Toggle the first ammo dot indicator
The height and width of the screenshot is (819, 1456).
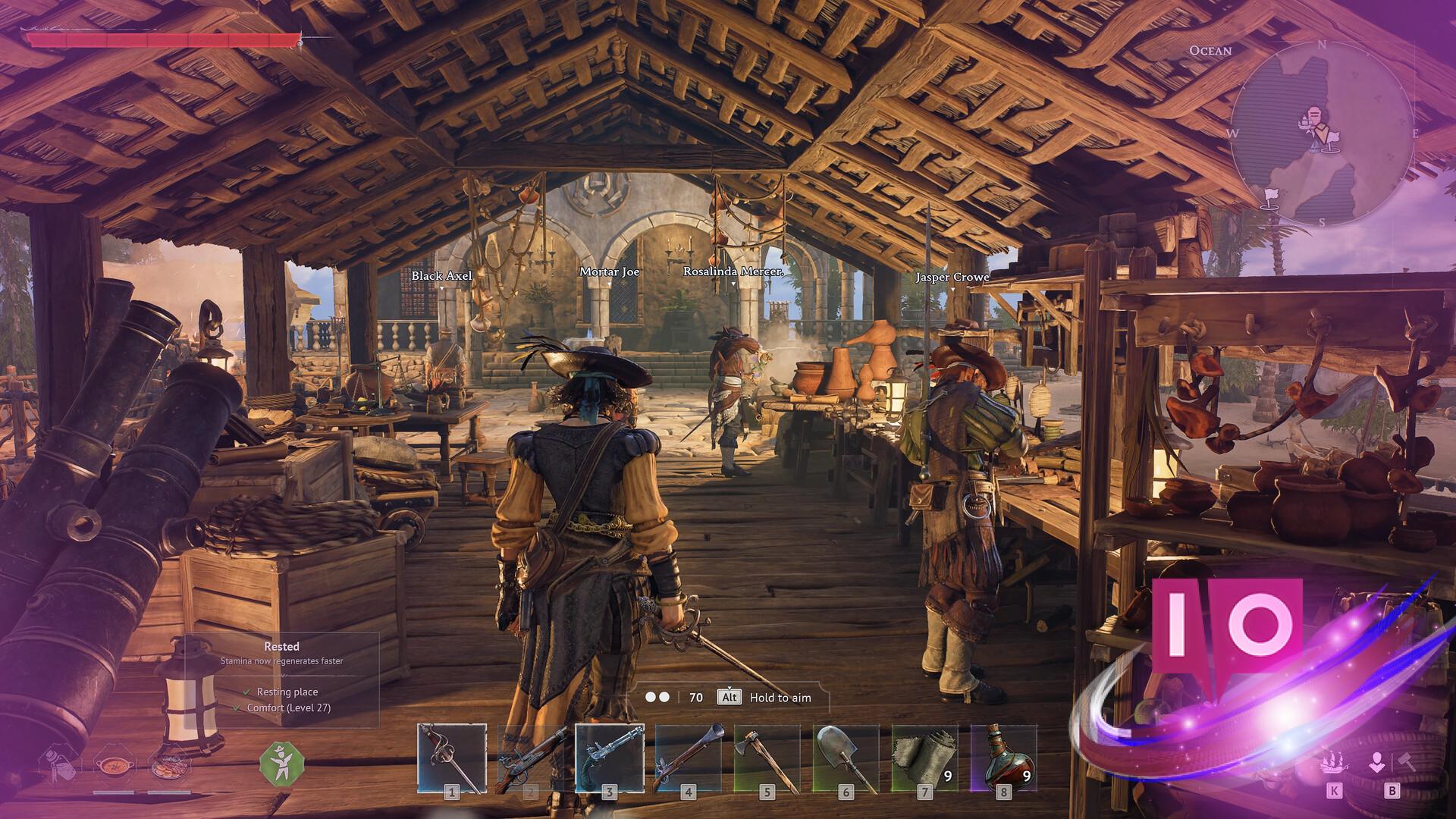650,697
